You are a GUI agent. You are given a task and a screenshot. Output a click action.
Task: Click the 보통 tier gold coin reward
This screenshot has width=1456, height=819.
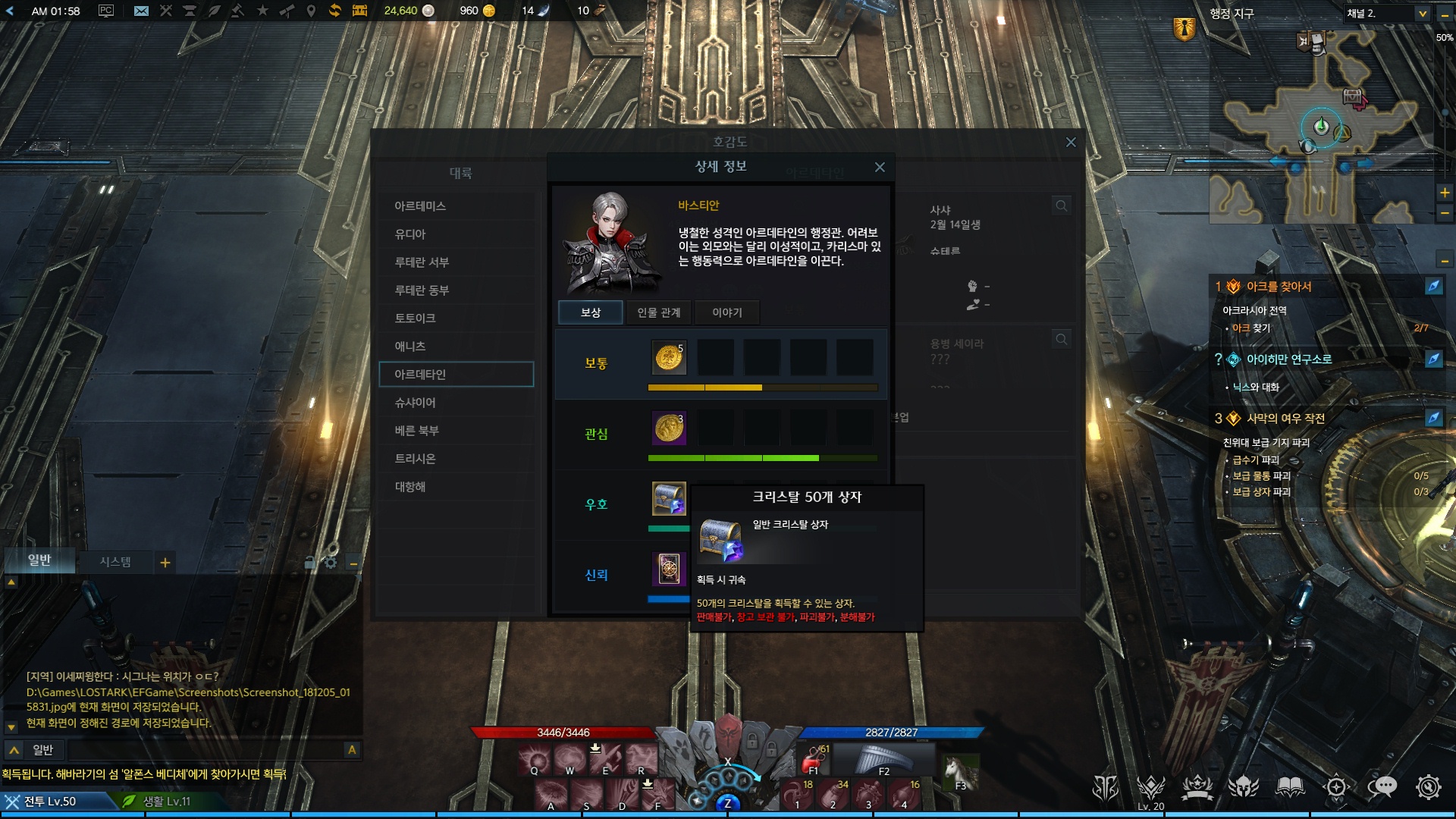tap(669, 357)
